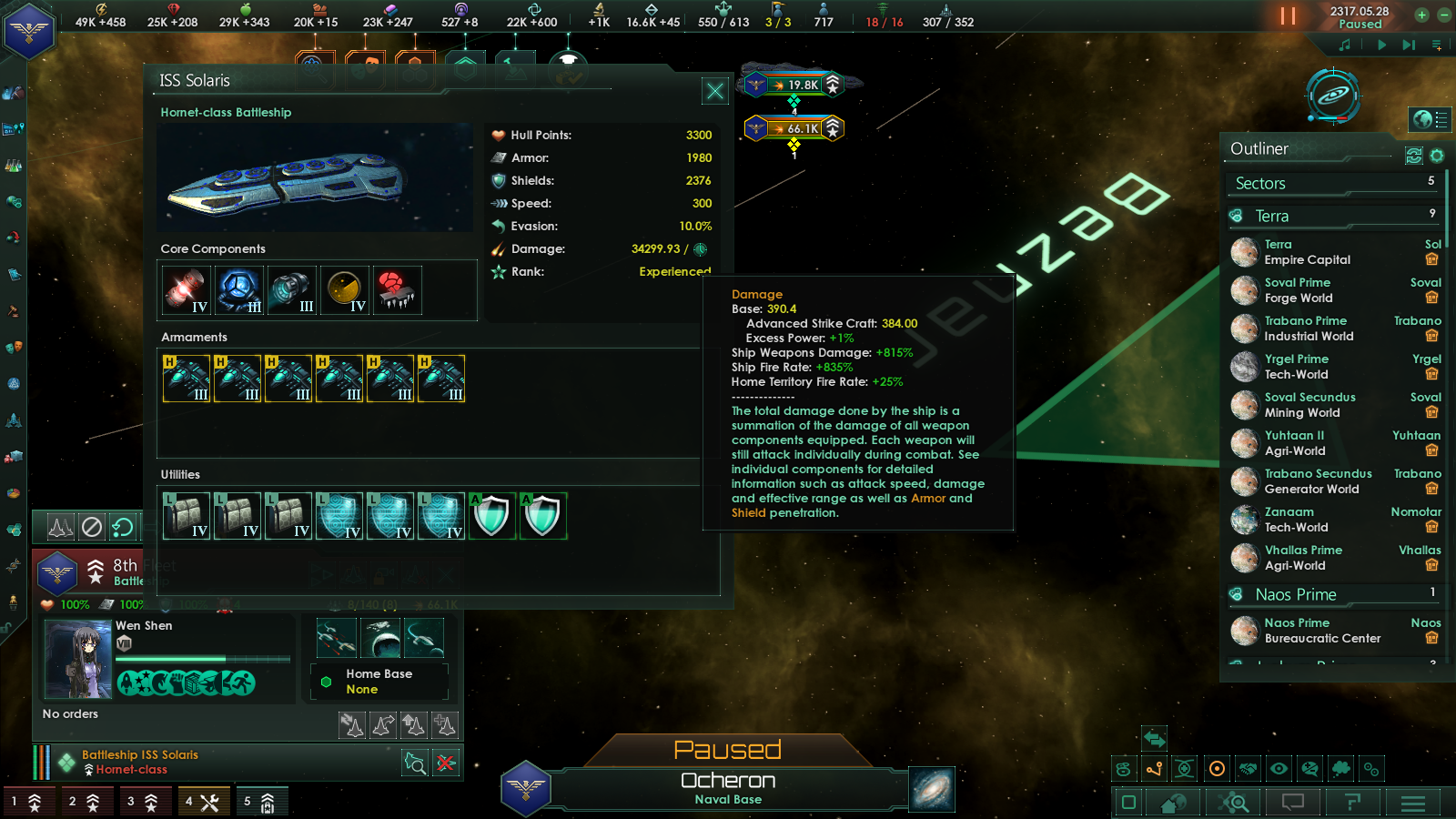Image resolution: width=1456 pixels, height=819 pixels.
Task: Click the empire flag emblem
Action: tap(29, 31)
